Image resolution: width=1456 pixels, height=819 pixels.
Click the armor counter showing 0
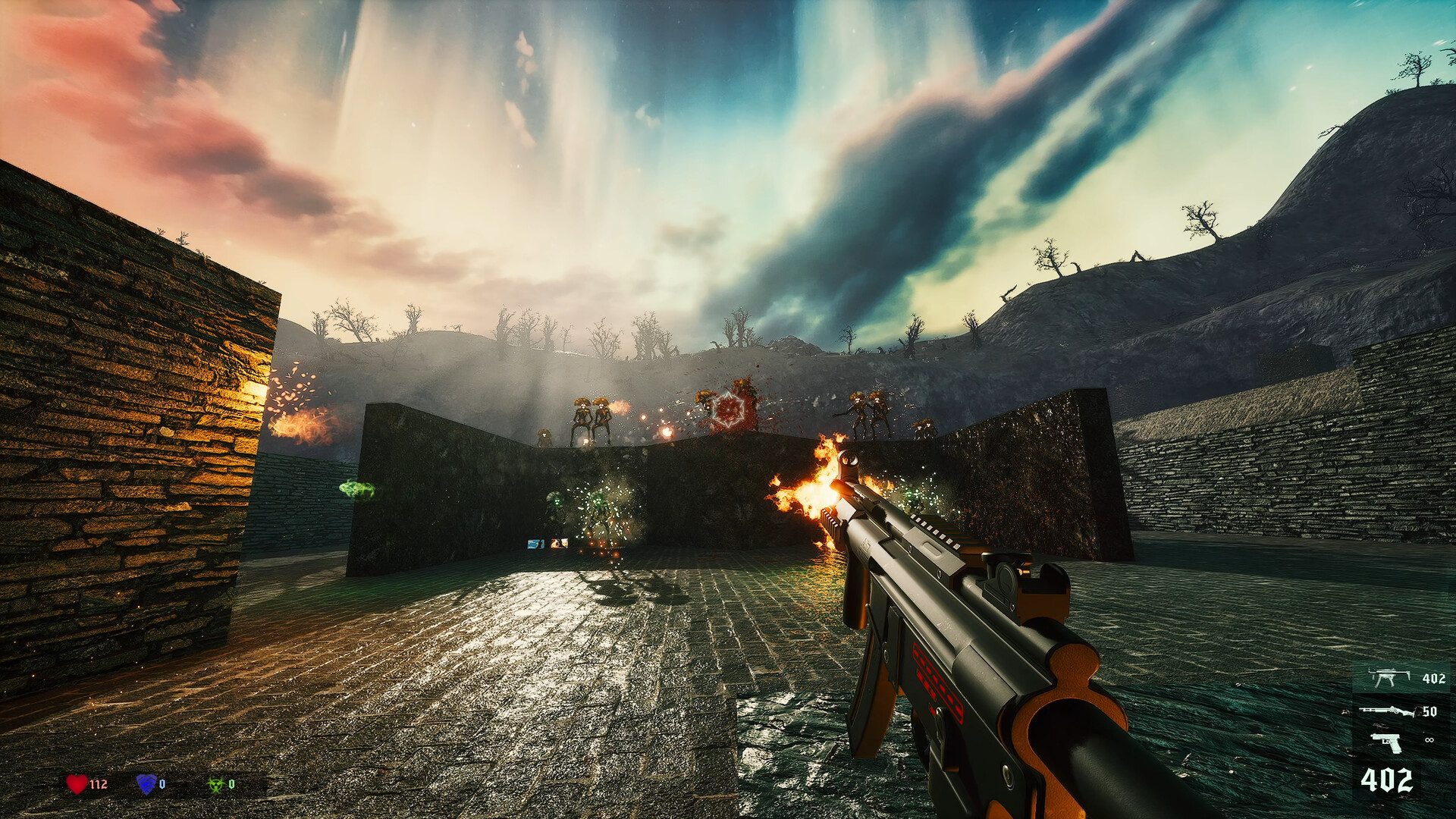163,783
